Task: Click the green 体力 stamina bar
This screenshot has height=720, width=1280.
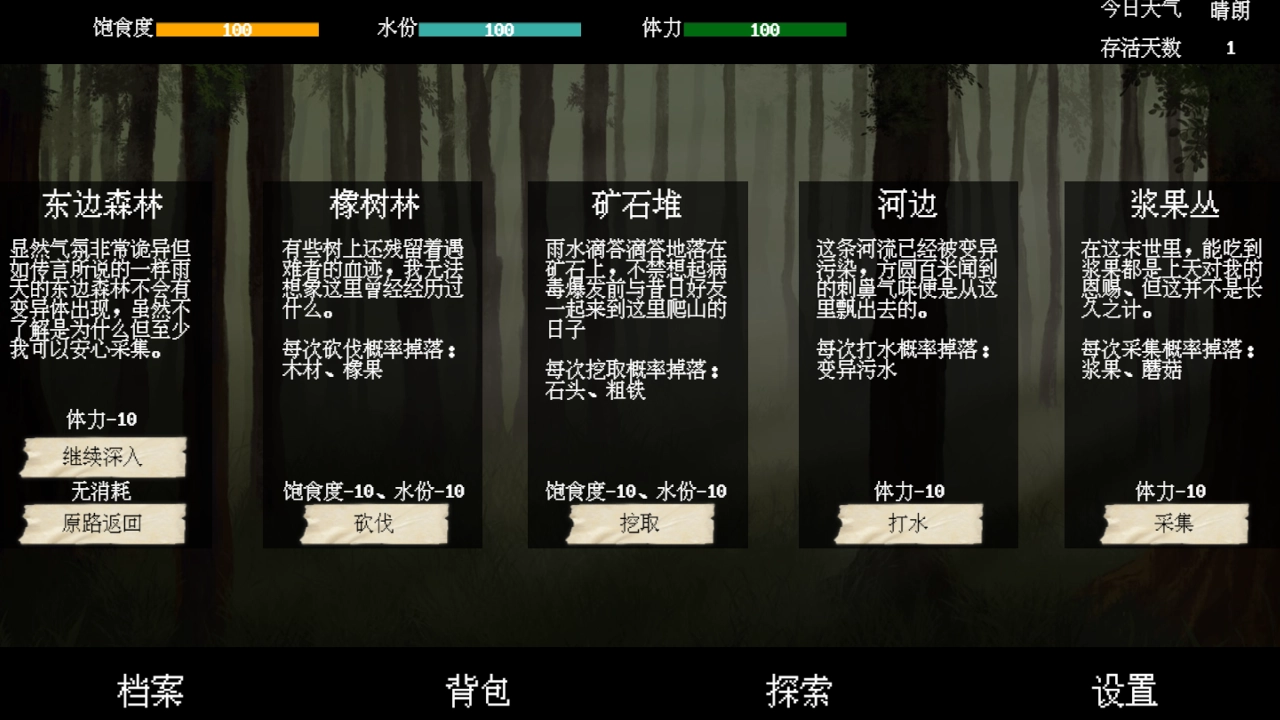Action: (765, 30)
